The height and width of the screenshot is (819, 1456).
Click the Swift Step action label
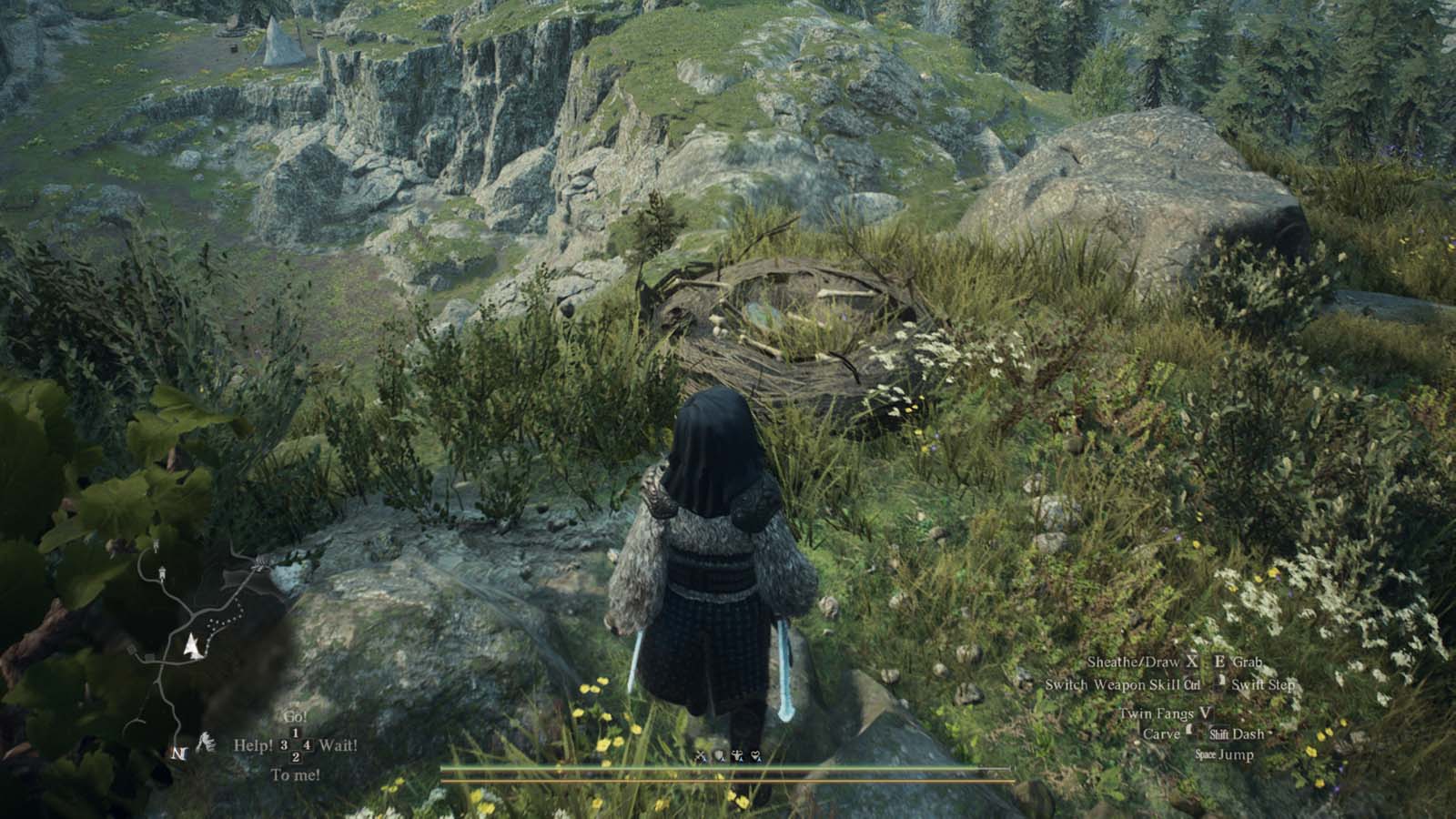tap(1264, 686)
